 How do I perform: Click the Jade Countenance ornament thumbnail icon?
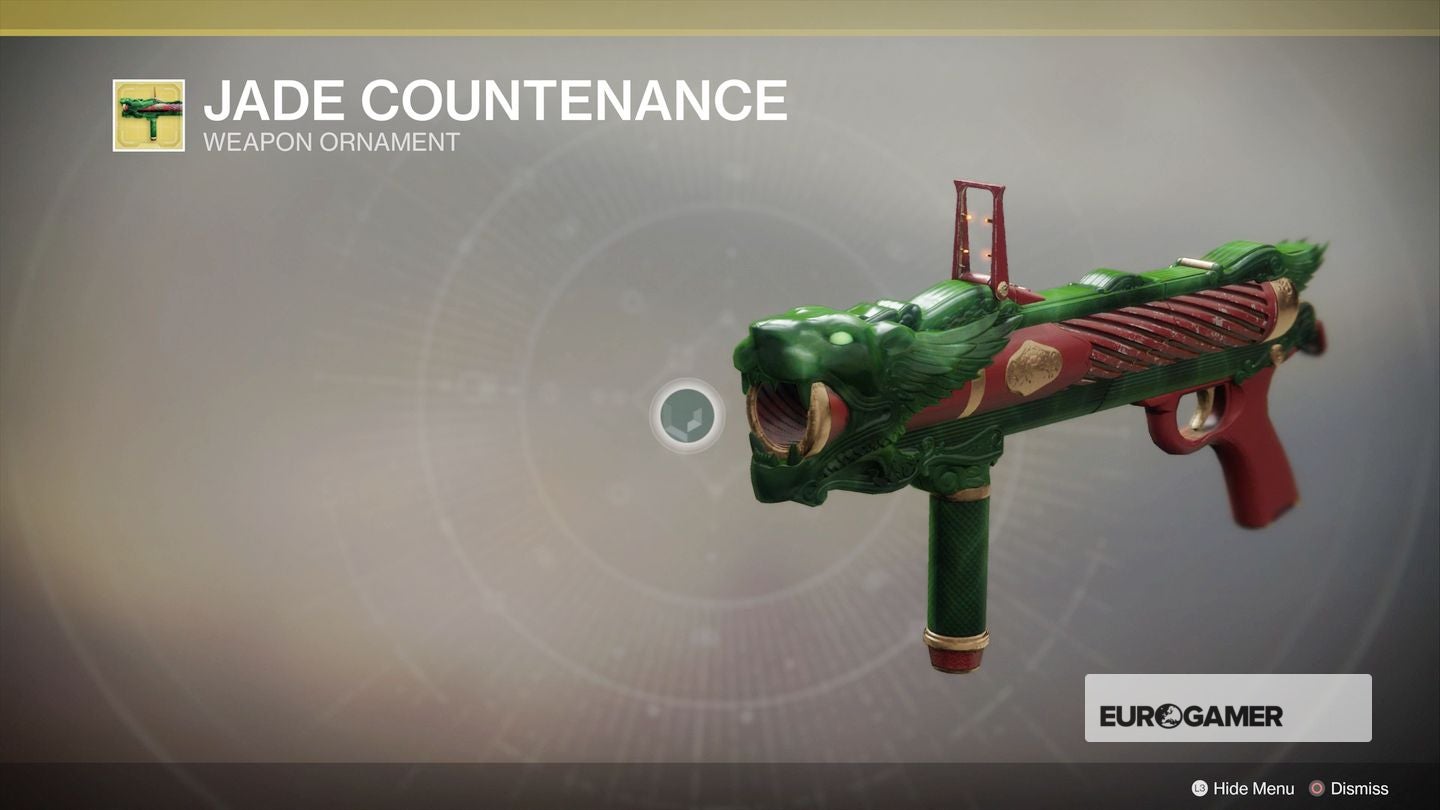pos(148,113)
